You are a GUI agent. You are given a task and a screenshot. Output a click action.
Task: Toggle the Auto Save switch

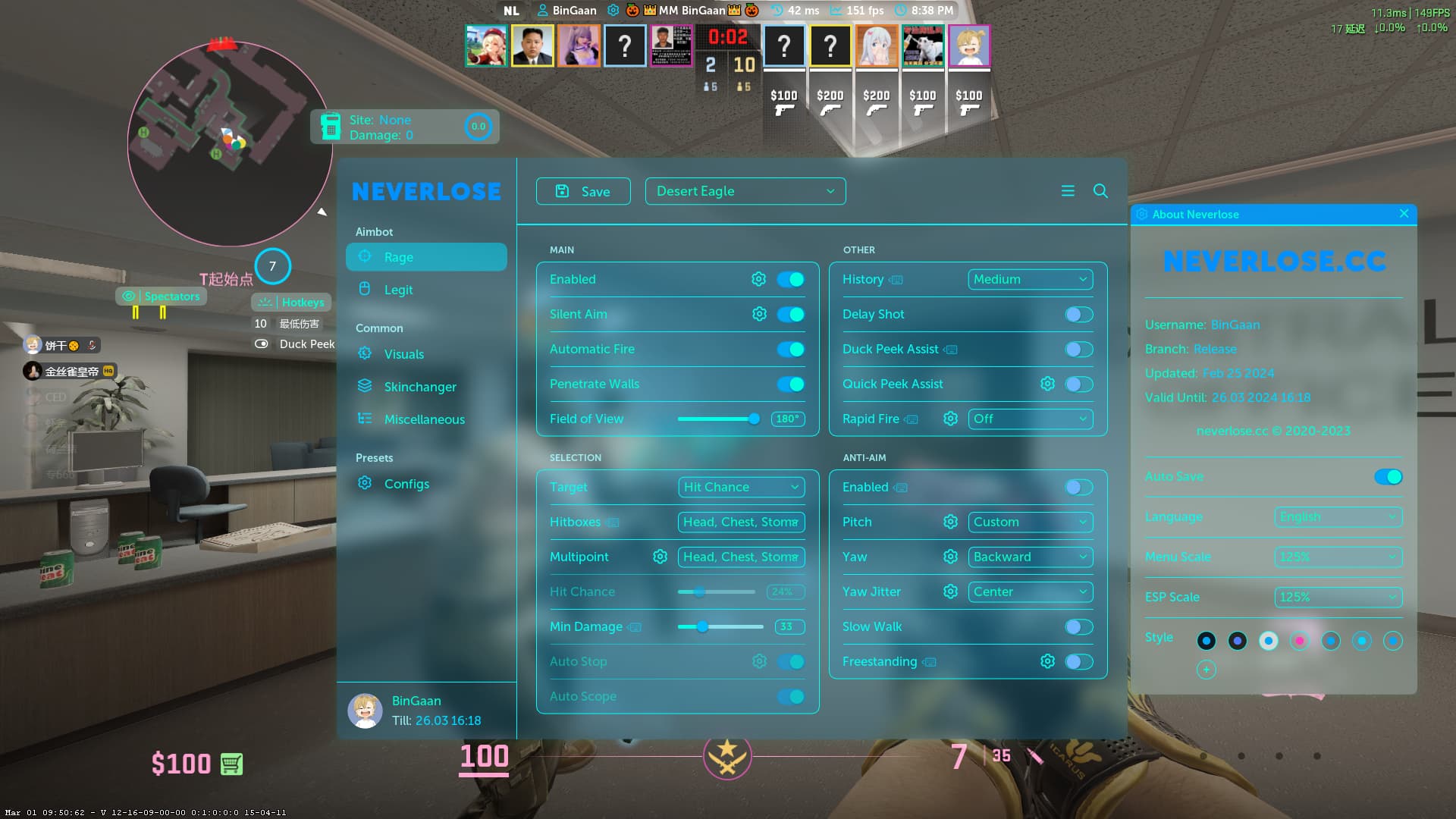(x=1388, y=476)
